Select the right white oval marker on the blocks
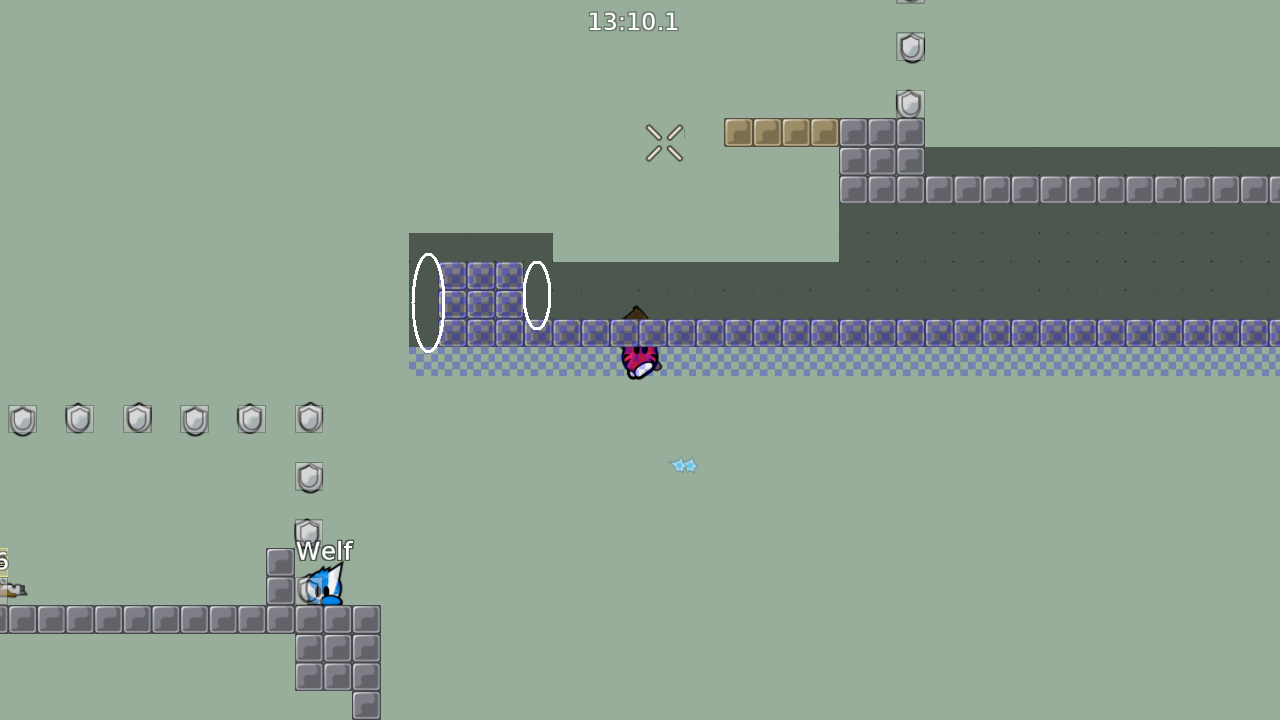 click(536, 293)
